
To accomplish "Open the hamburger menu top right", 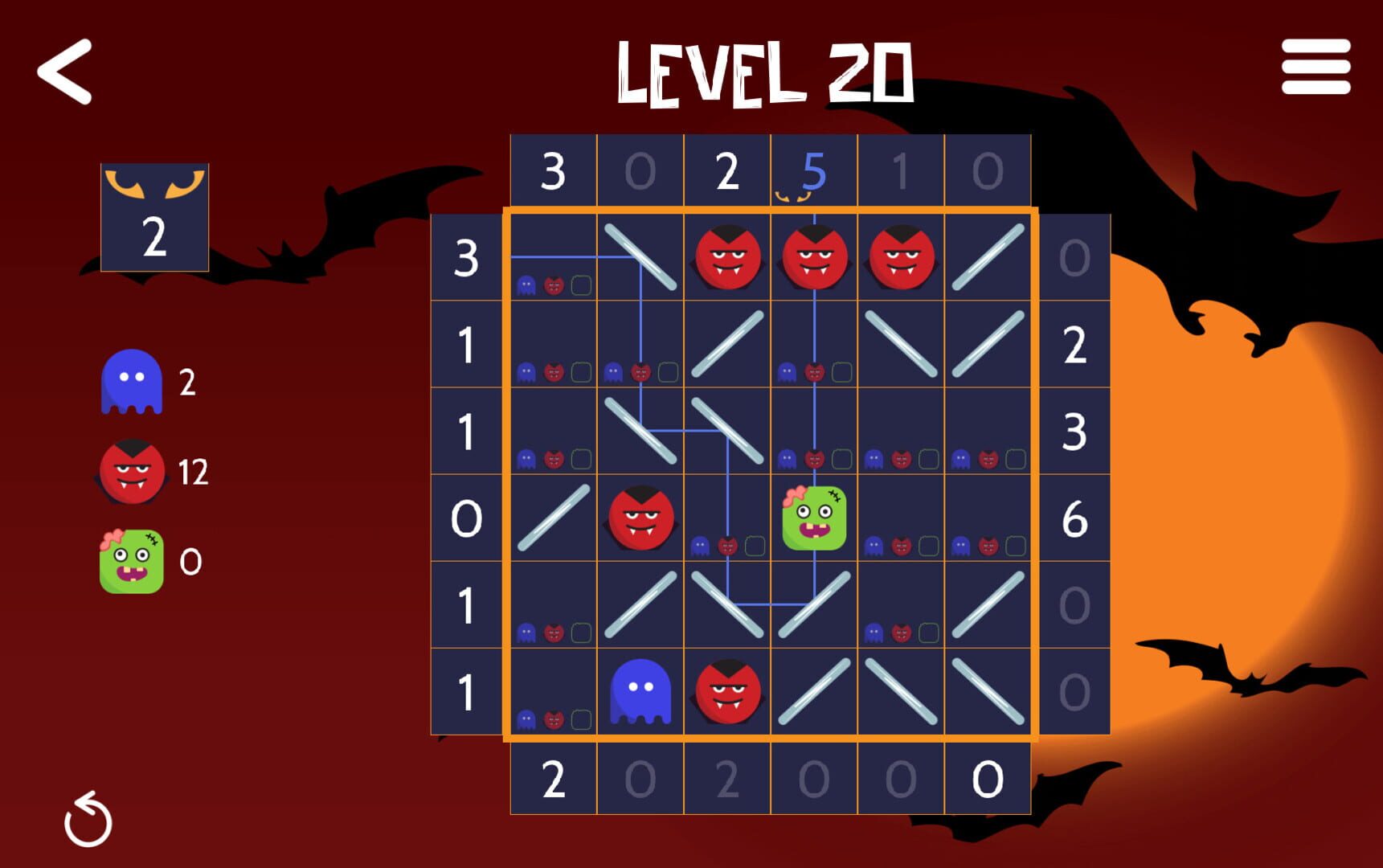I will coord(1315,71).
